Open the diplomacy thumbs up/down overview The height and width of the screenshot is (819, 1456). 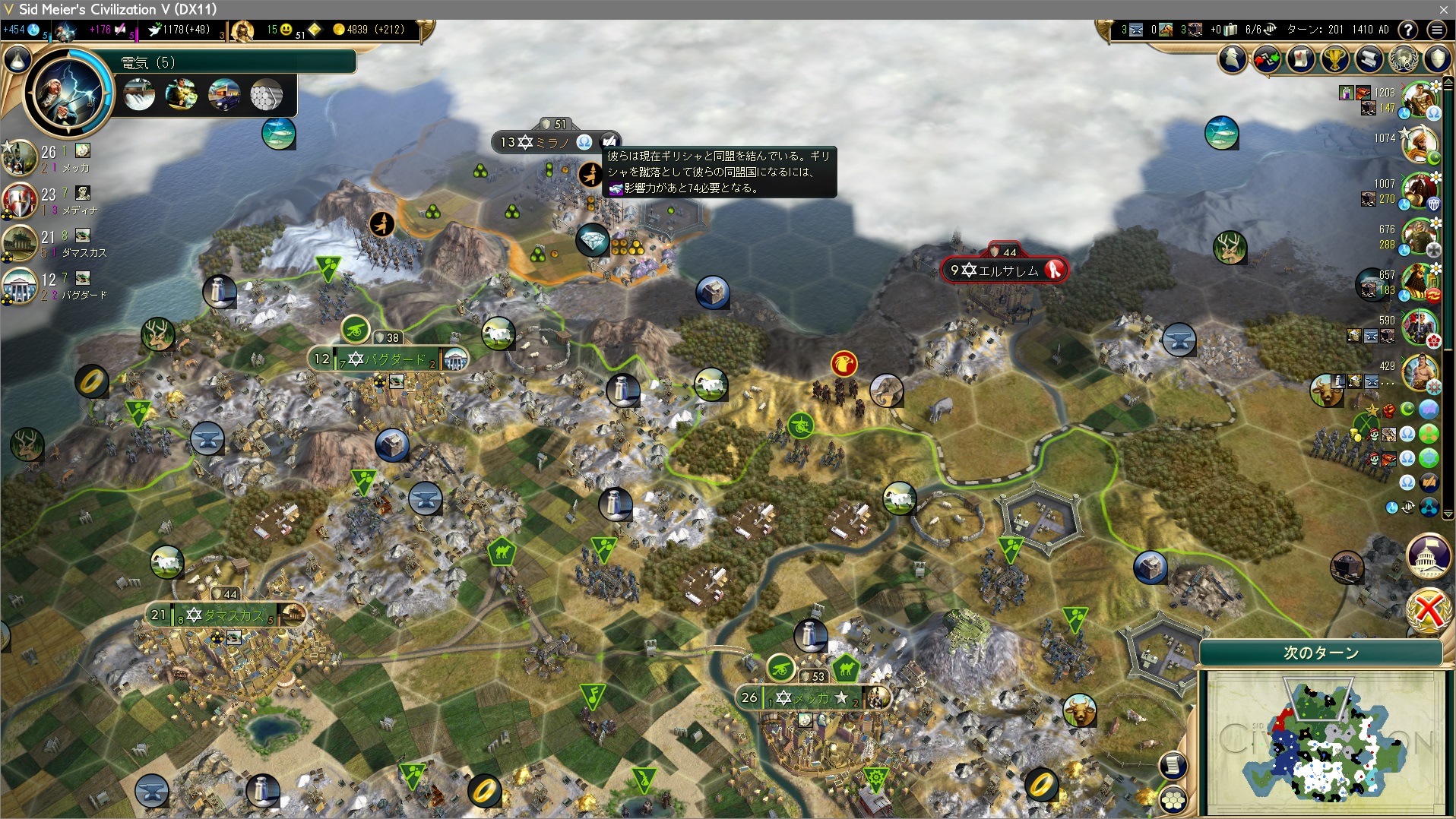(1267, 58)
